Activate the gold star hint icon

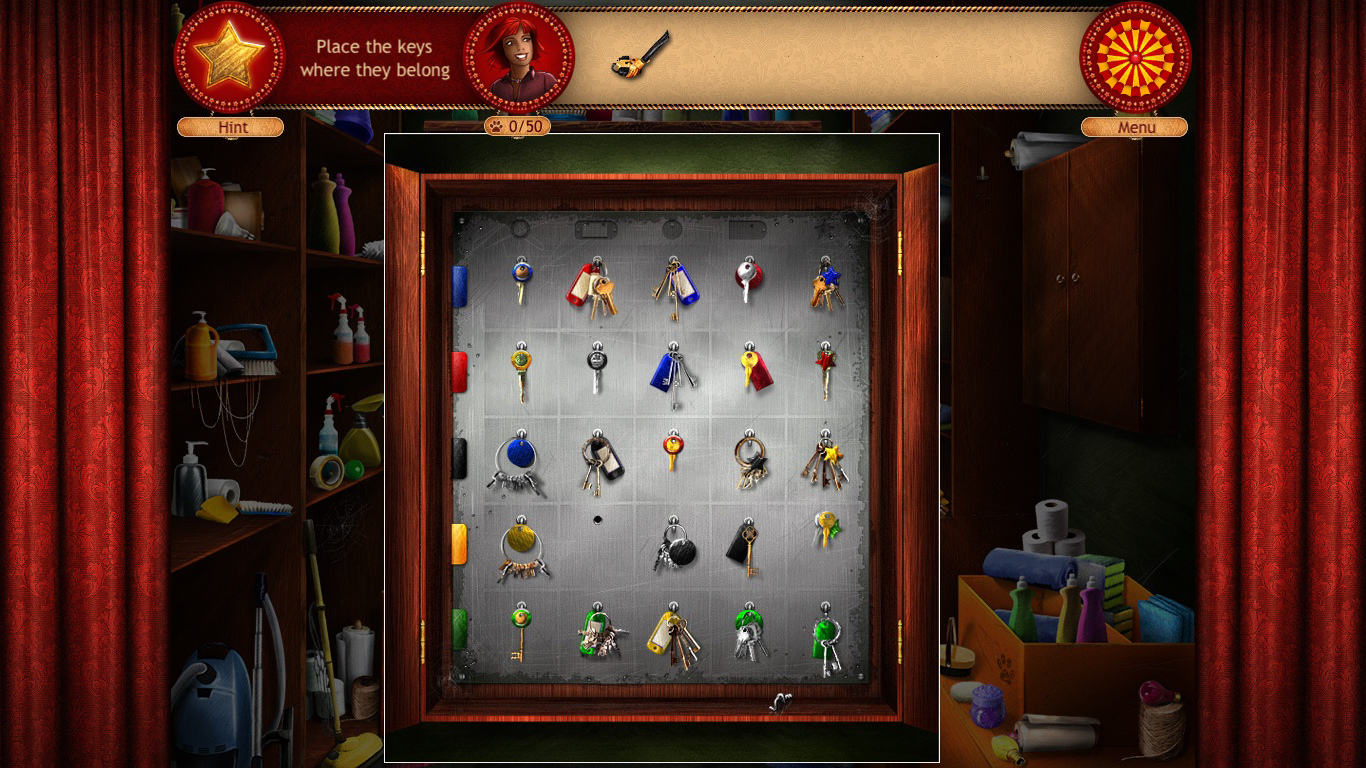229,56
